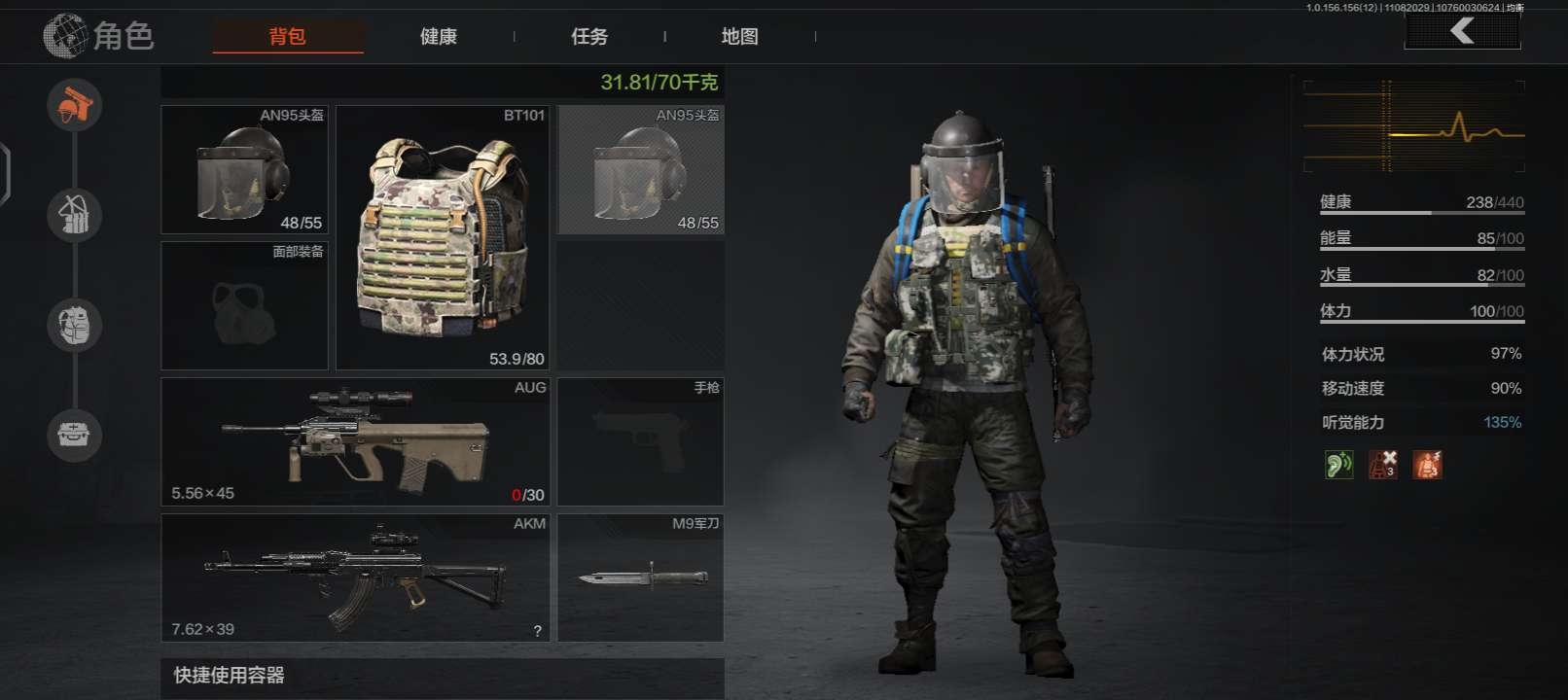1568x700 pixels.
Task: Click the empty 面部装备 face gear slot
Action: pyautogui.click(x=244, y=305)
